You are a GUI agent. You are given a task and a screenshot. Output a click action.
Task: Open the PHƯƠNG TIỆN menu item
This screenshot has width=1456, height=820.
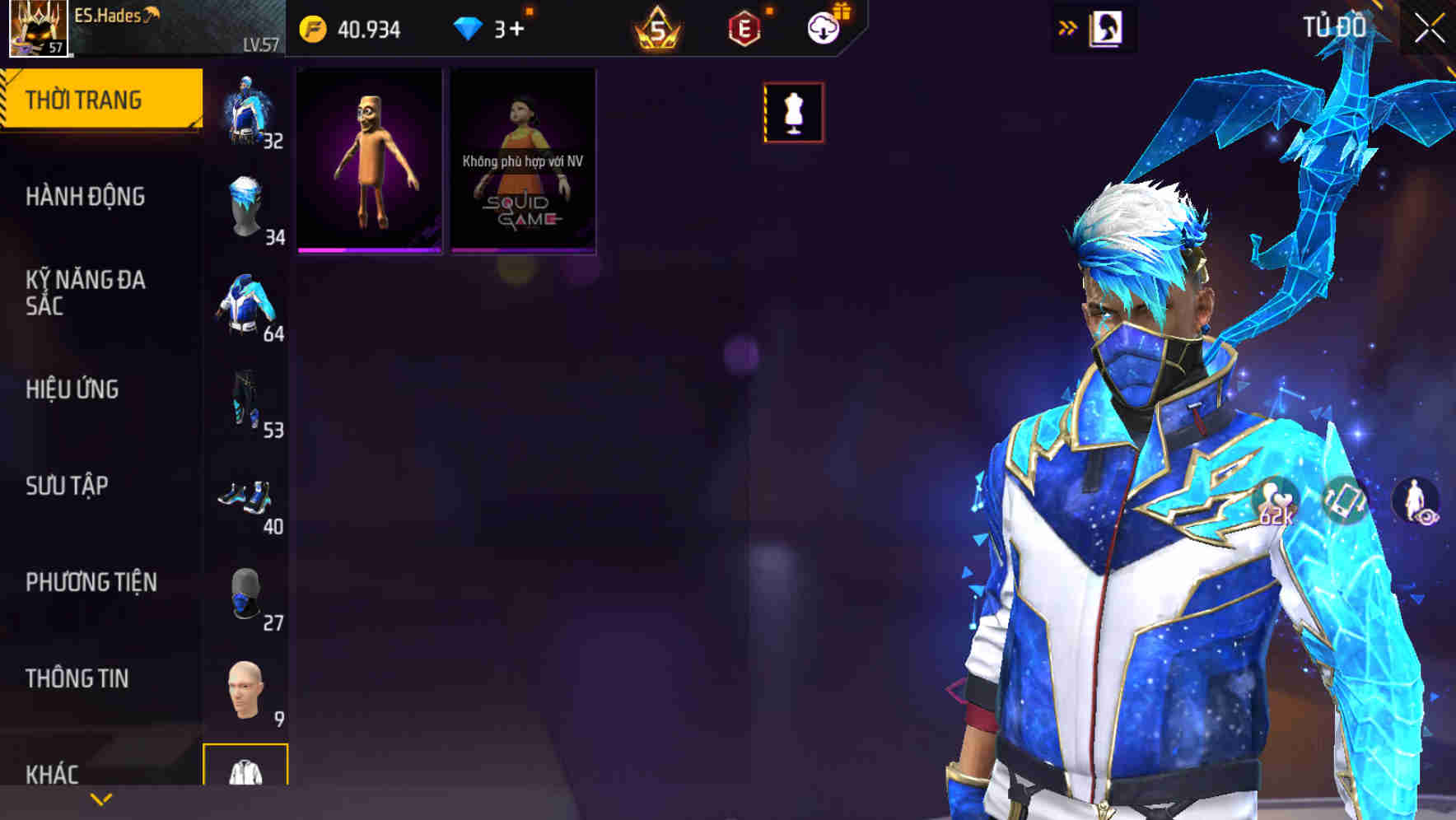point(91,581)
